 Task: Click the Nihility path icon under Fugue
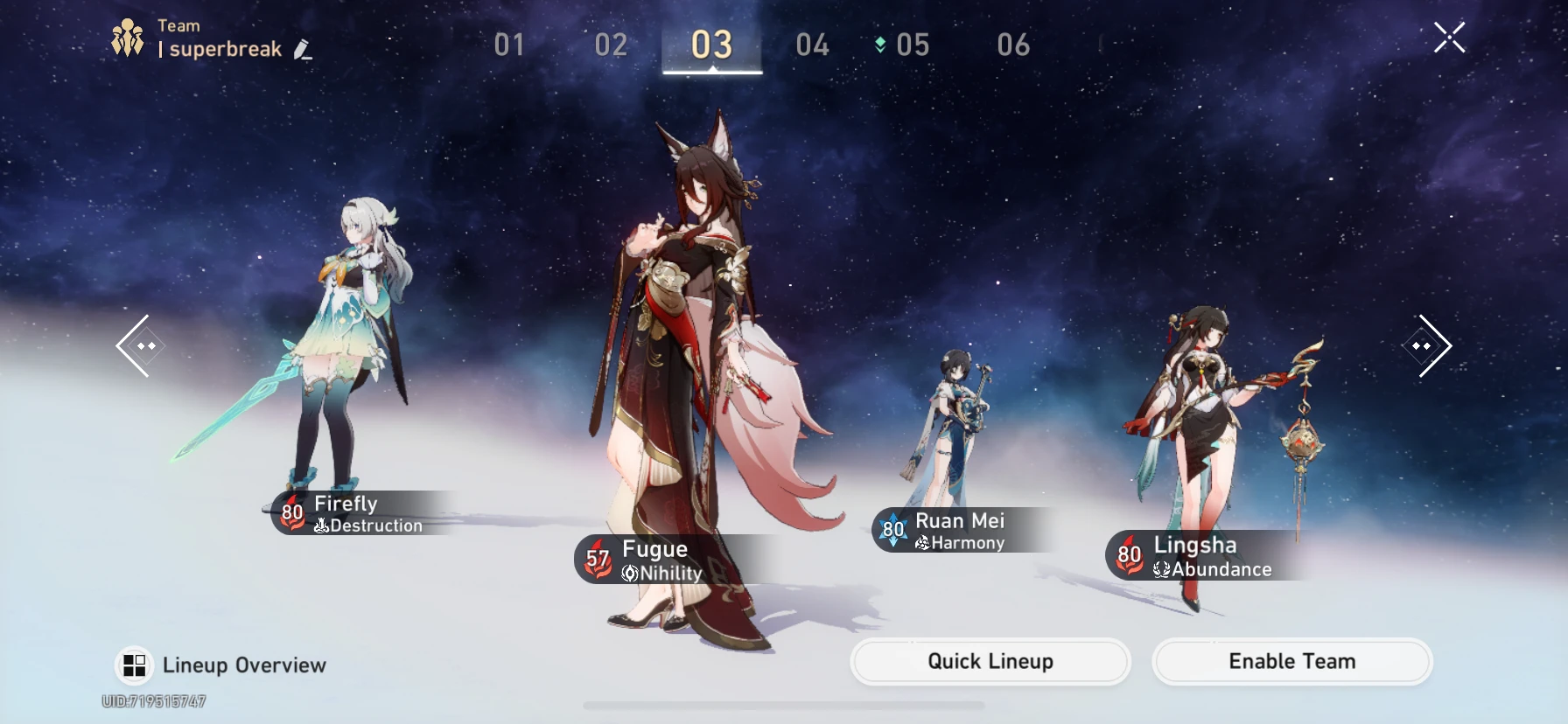(632, 574)
